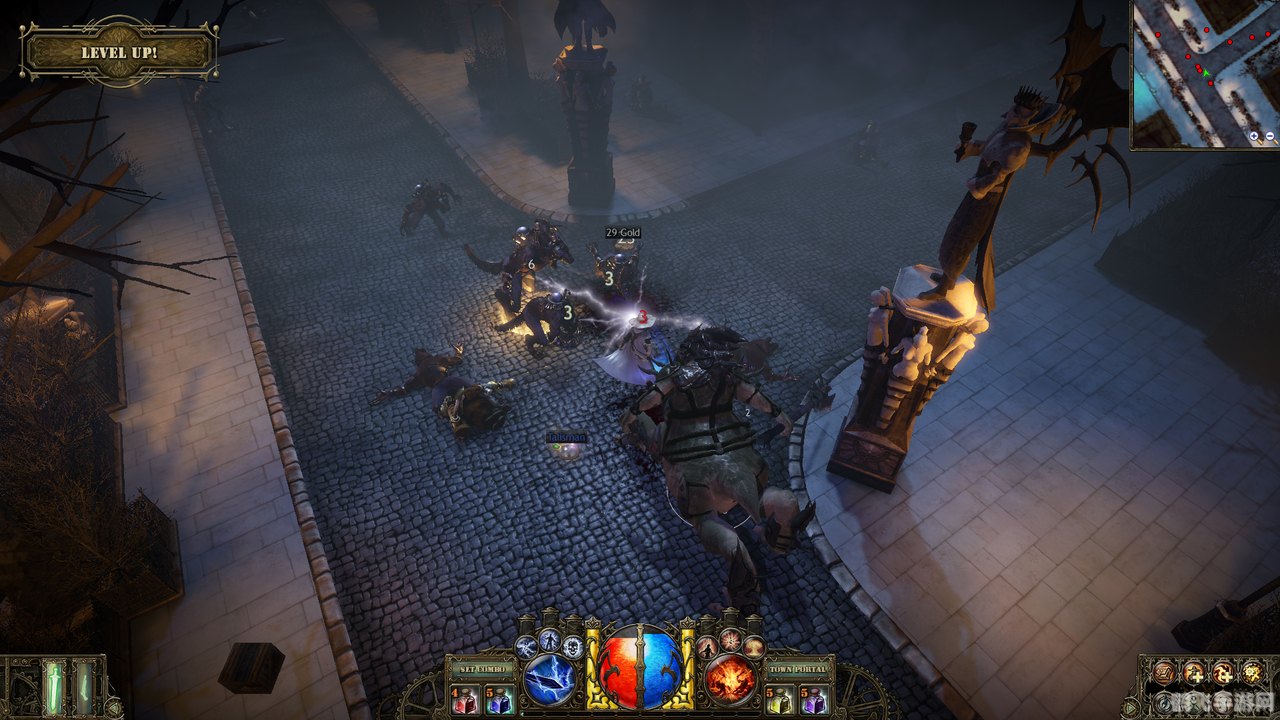Image resolution: width=1280 pixels, height=720 pixels.
Task: Click the Level Up! banner
Action: point(119,52)
